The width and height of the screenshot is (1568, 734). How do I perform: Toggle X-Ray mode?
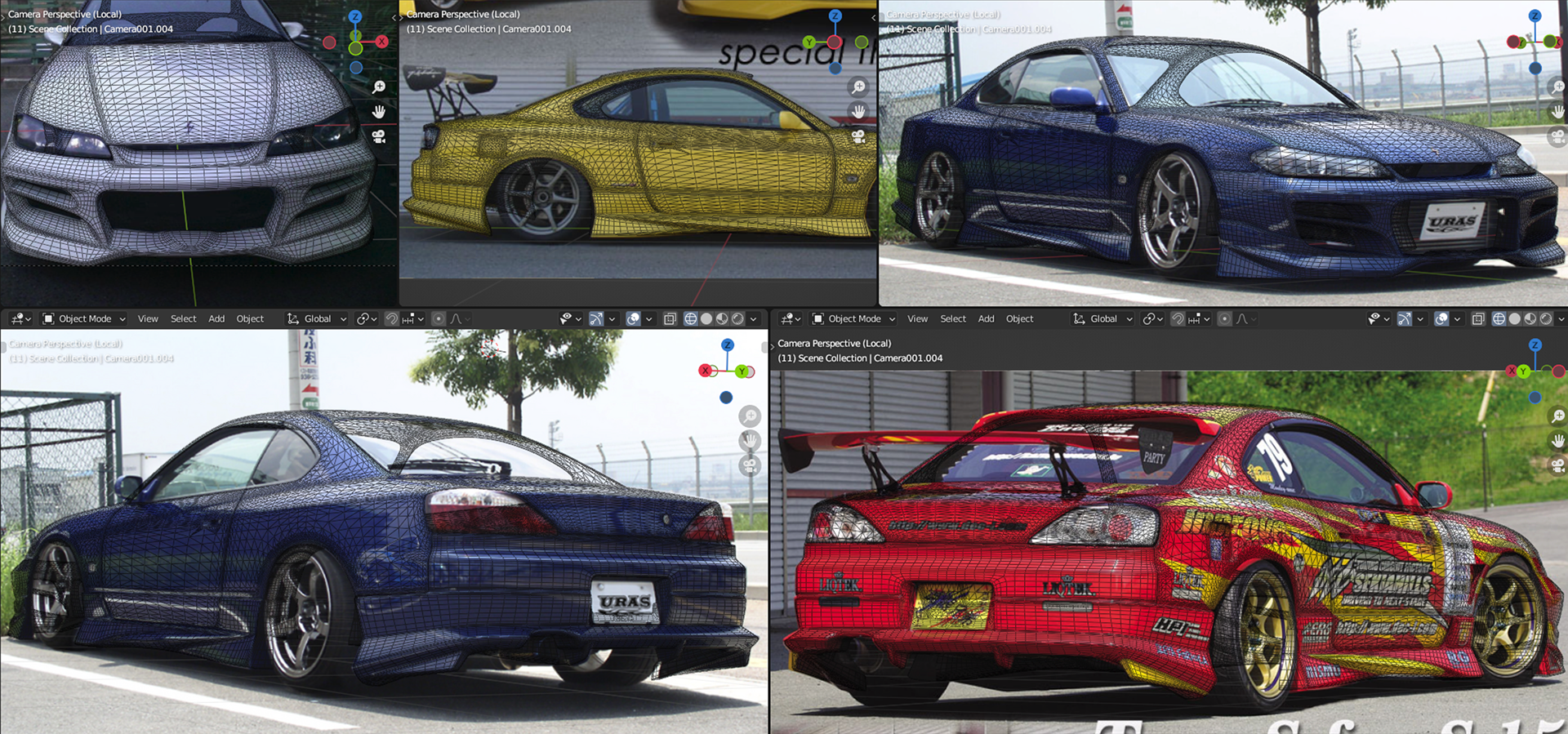tap(1478, 318)
